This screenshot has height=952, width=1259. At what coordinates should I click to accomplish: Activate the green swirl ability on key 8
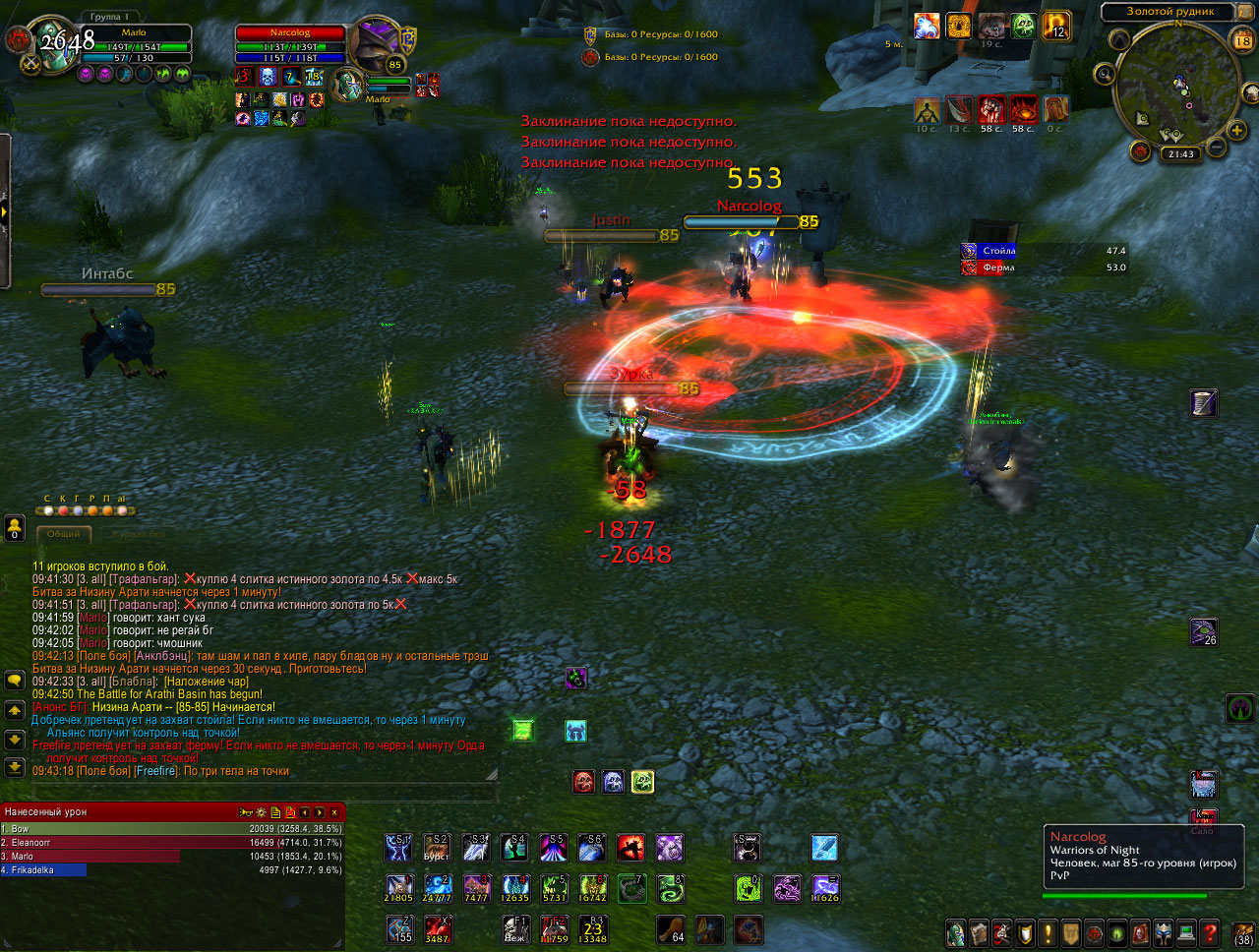coord(670,889)
